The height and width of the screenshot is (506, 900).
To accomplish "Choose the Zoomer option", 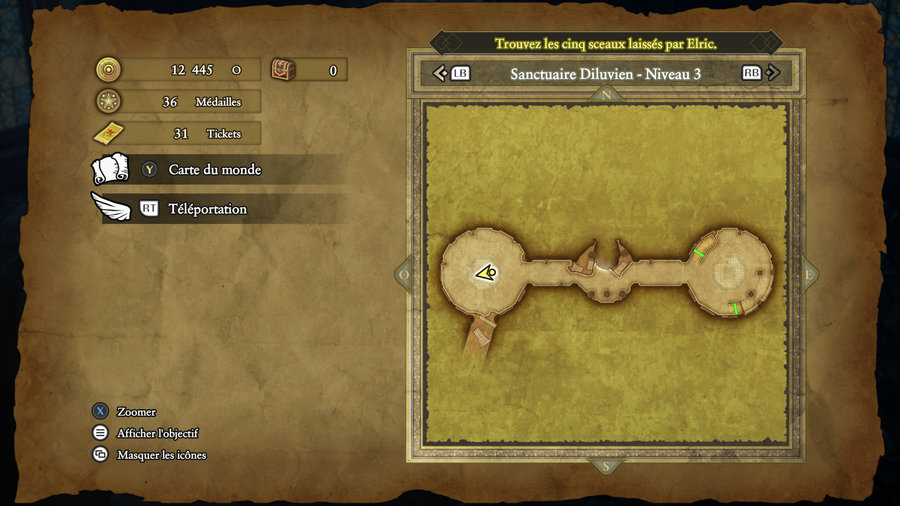I will [136, 412].
